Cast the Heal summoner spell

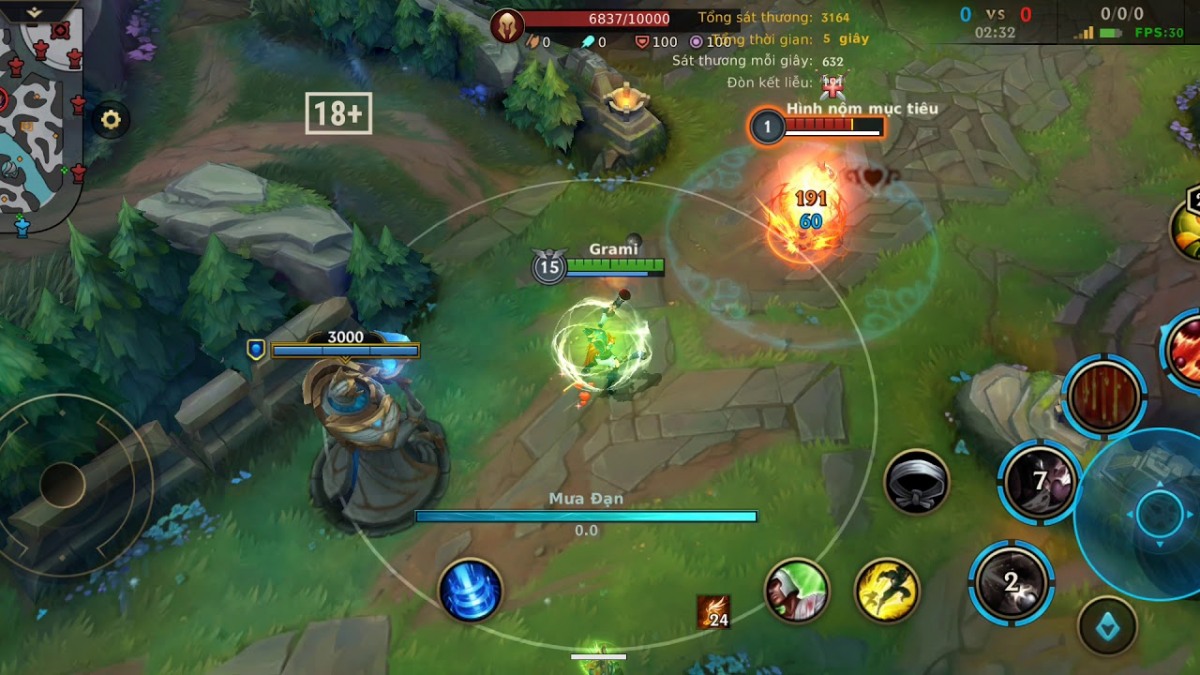[x=797, y=590]
